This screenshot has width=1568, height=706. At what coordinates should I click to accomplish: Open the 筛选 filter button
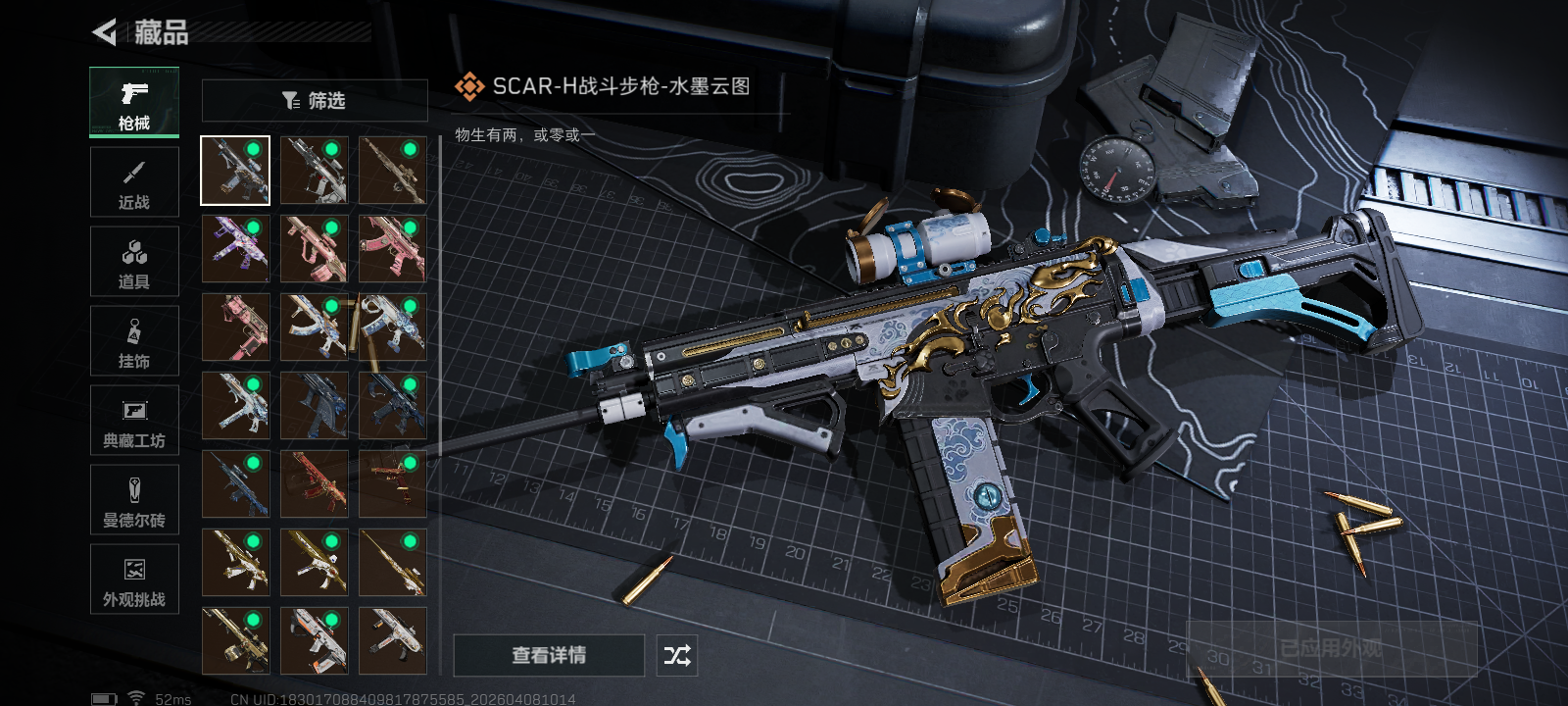tap(315, 100)
